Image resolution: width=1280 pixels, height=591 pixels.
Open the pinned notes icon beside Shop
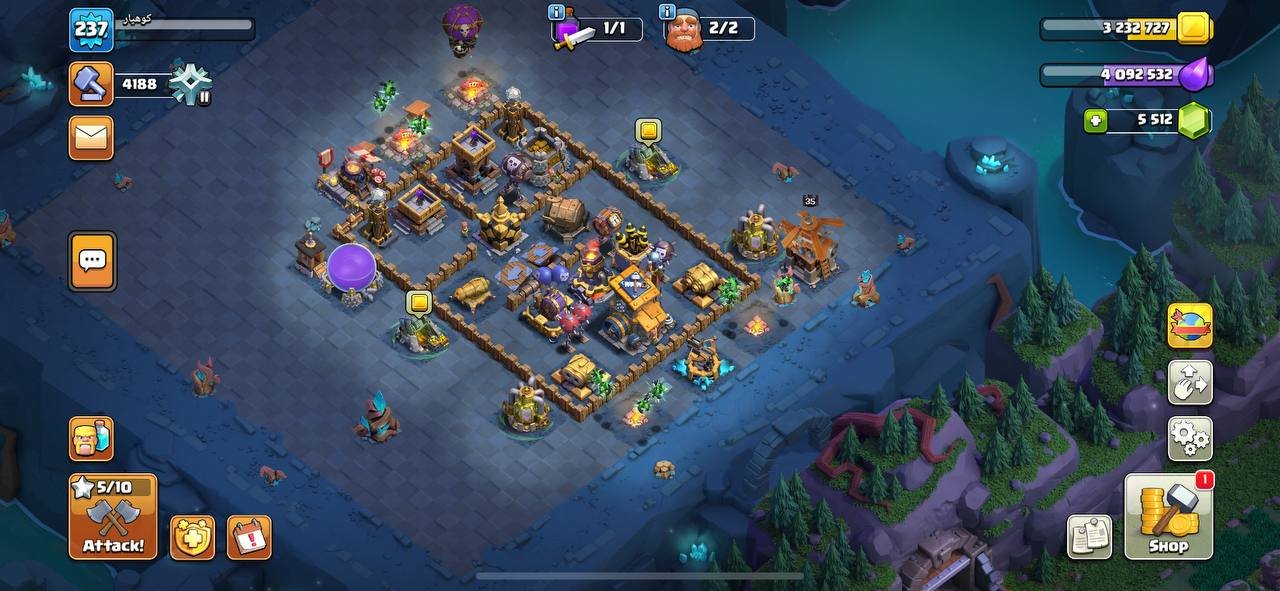(x=1090, y=537)
